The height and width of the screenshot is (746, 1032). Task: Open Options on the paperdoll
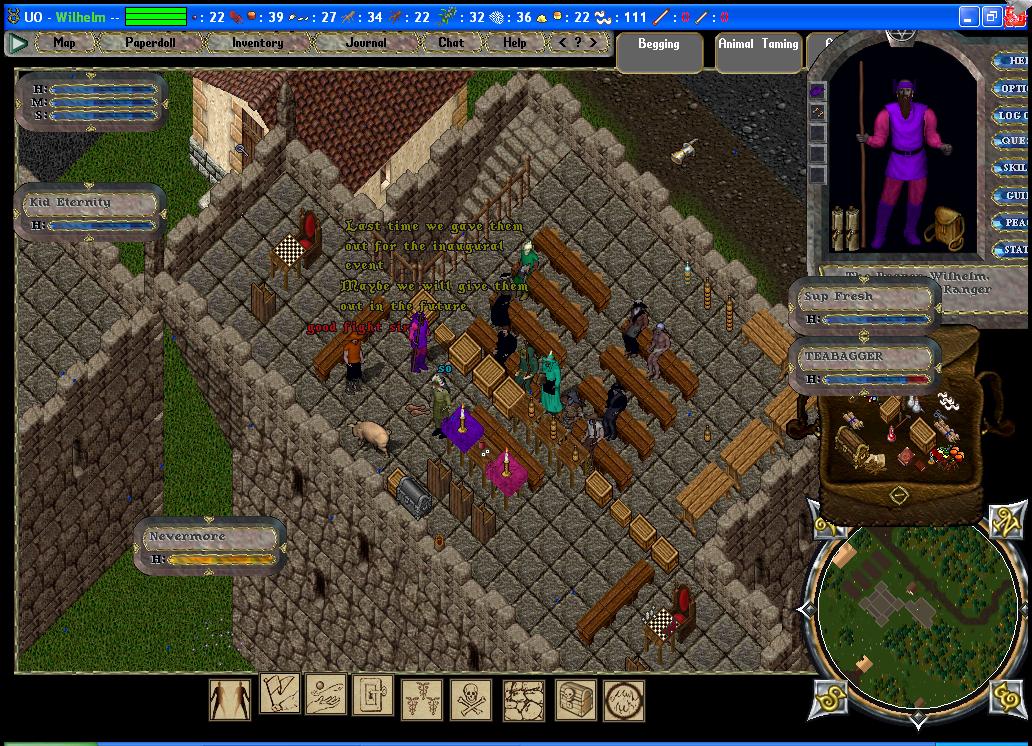[x=1013, y=88]
